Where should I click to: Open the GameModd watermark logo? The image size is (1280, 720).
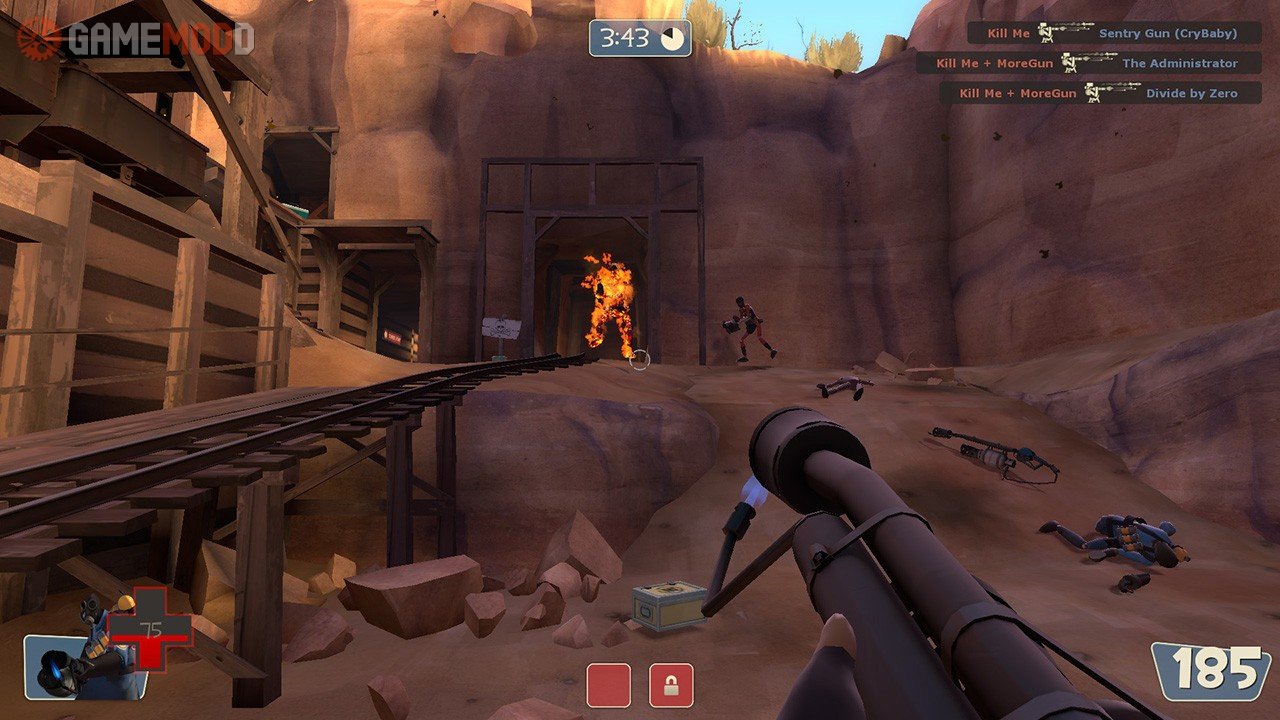pyautogui.click(x=135, y=38)
